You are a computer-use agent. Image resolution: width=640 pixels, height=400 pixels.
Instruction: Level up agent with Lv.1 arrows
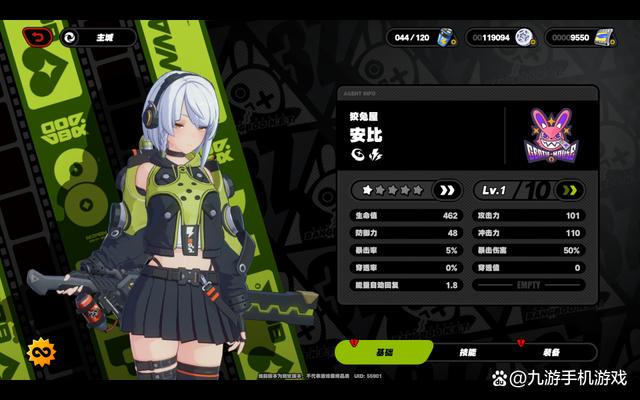pos(571,189)
